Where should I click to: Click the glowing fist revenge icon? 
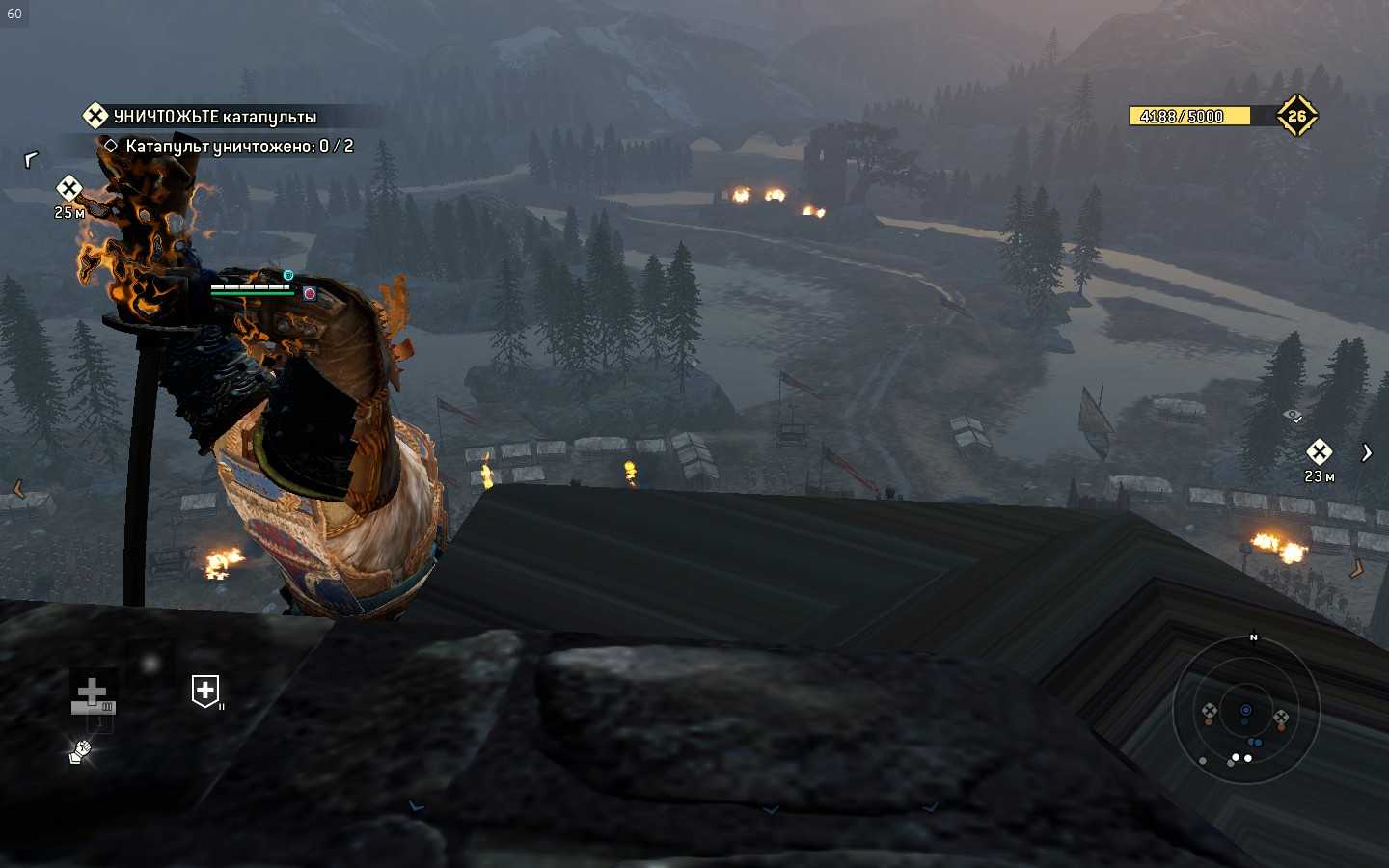pos(80,751)
